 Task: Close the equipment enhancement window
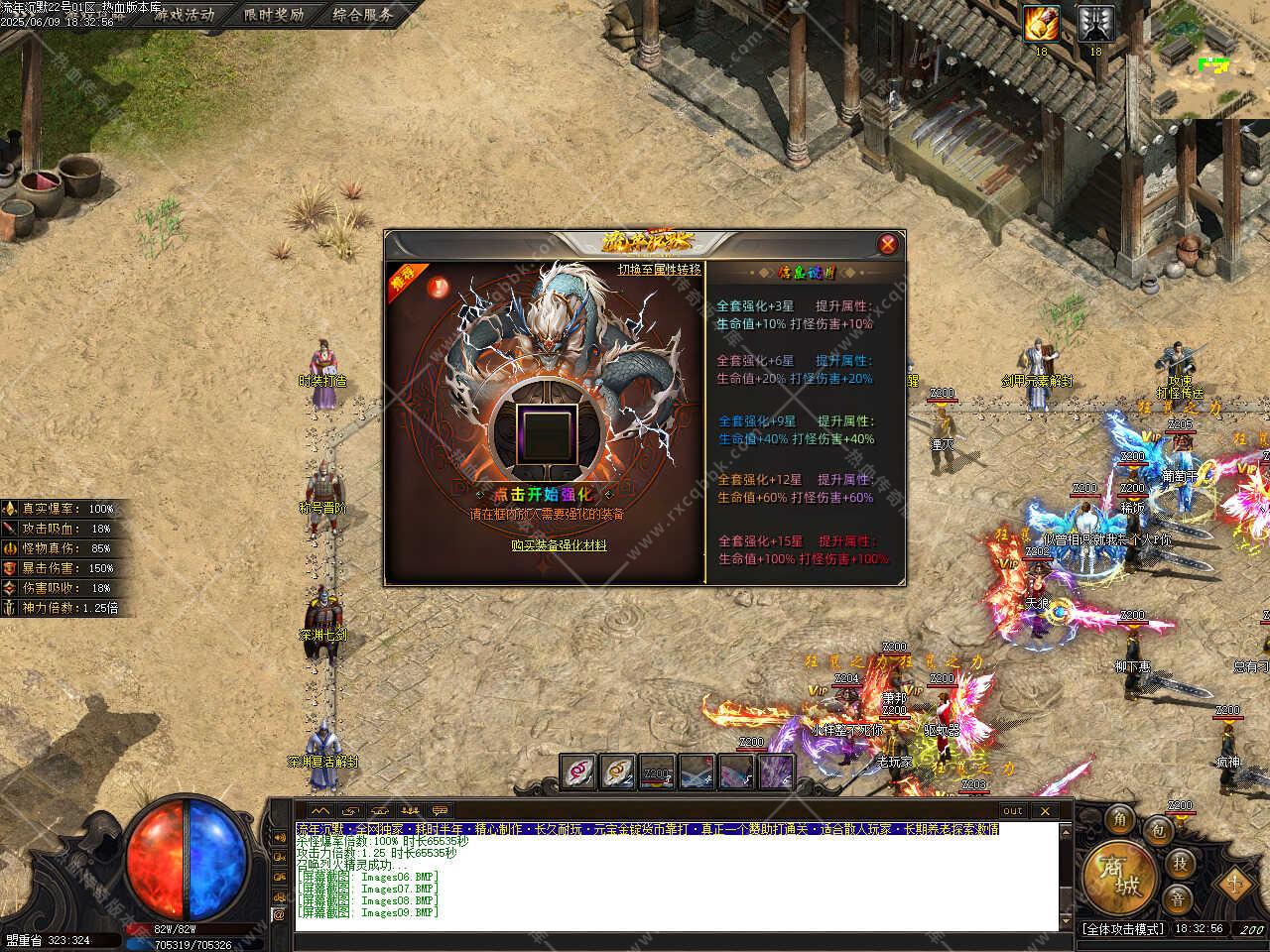tap(888, 244)
